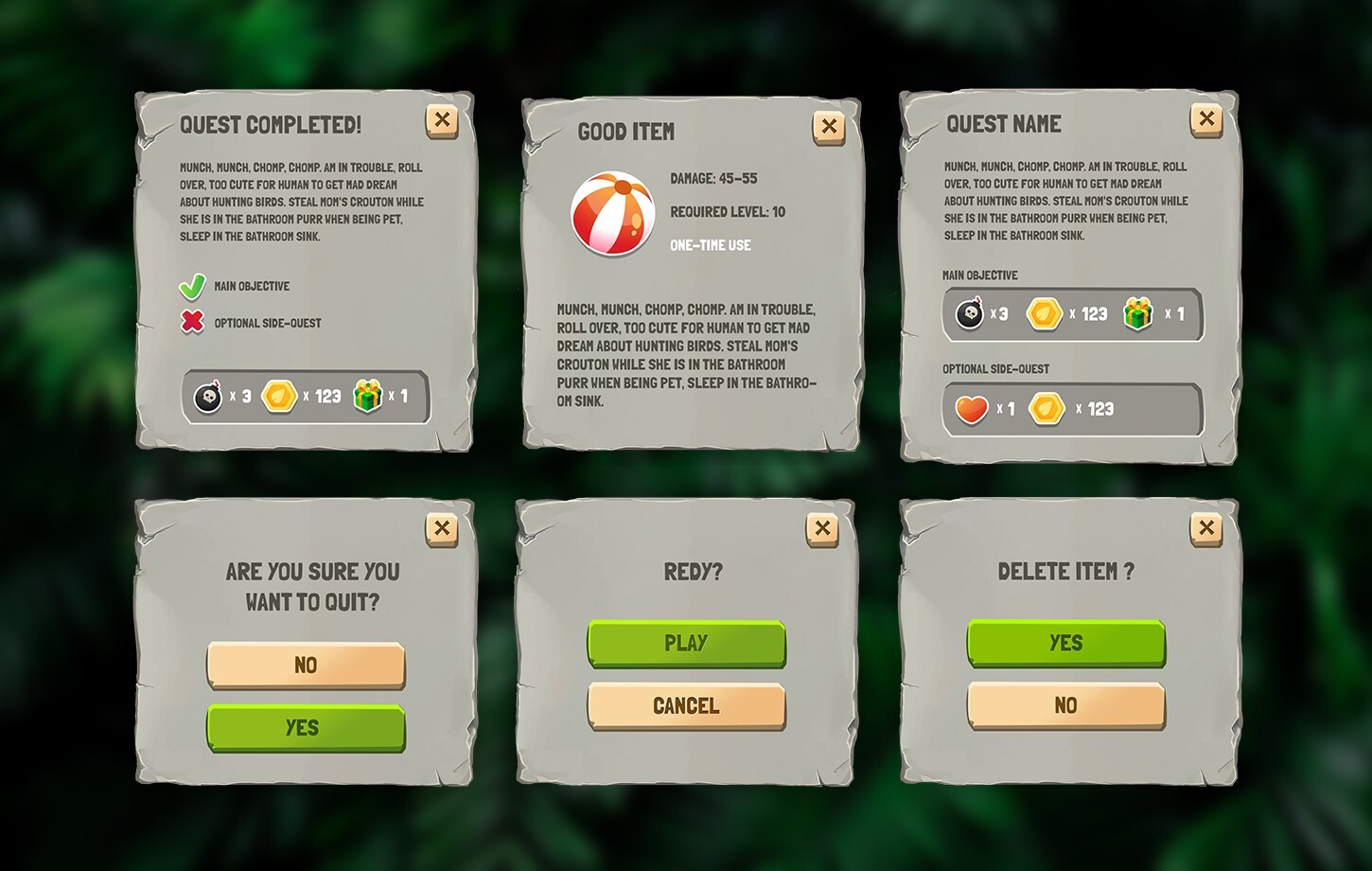Close the Quest Name panel
The width and height of the screenshot is (1372, 871).
click(1206, 119)
